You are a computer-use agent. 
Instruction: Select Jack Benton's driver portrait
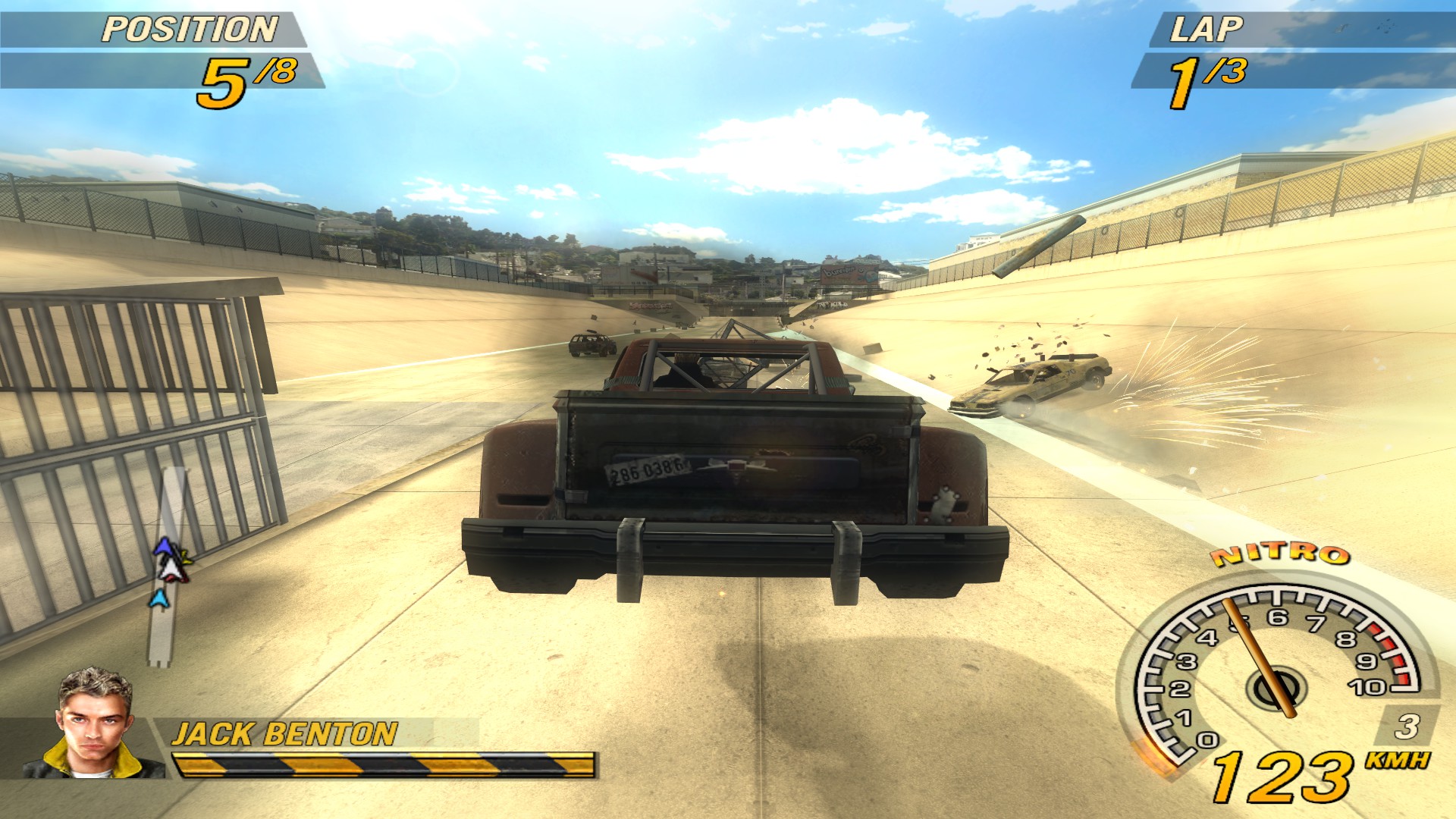click(94, 724)
